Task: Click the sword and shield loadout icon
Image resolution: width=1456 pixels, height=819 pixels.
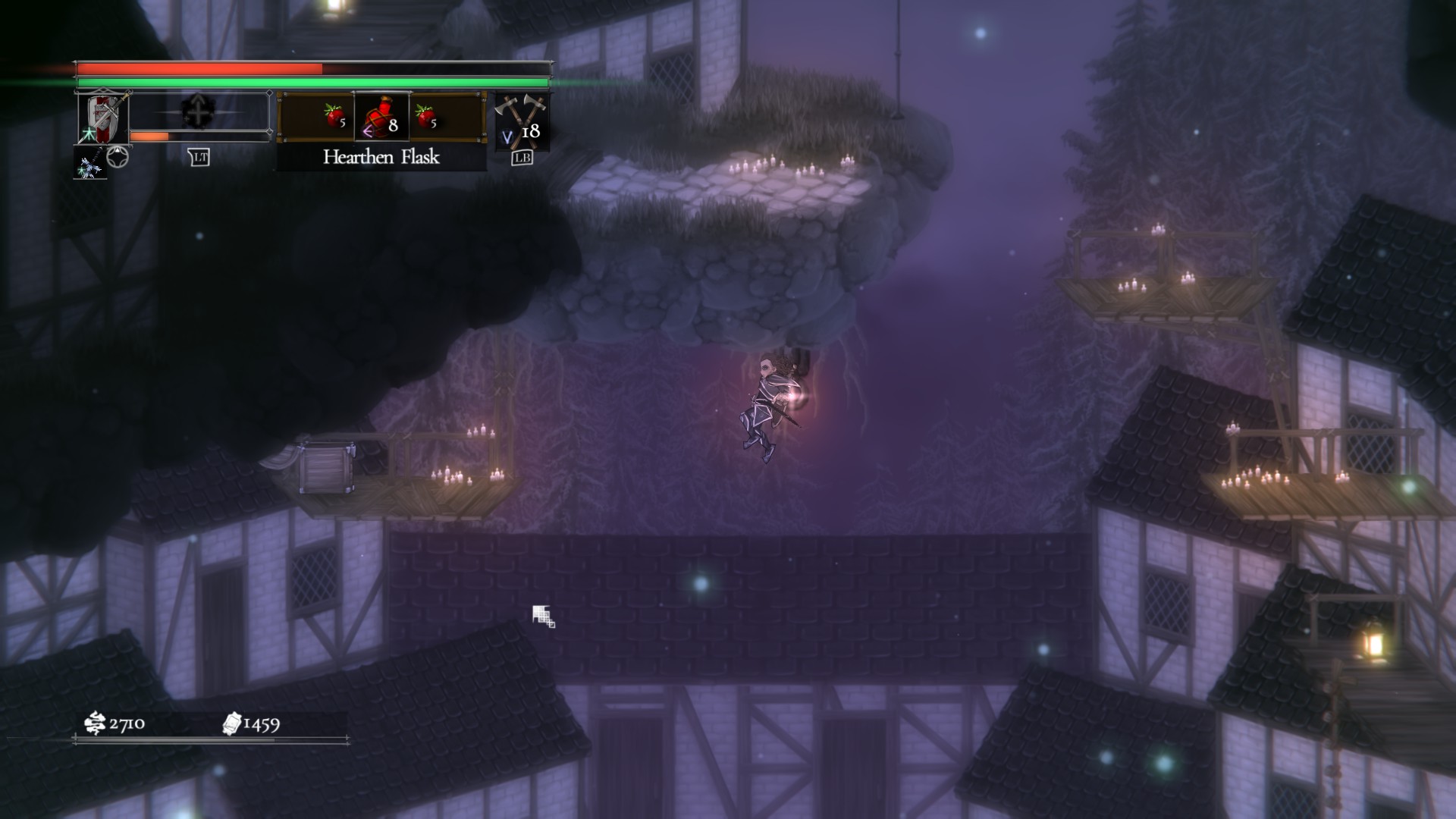Action: [x=103, y=117]
